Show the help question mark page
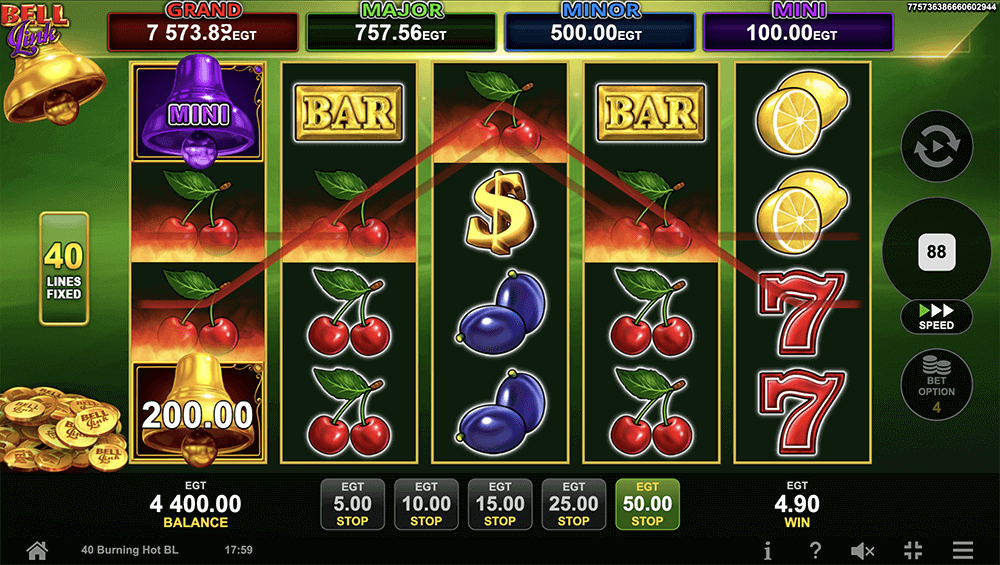 (815, 550)
